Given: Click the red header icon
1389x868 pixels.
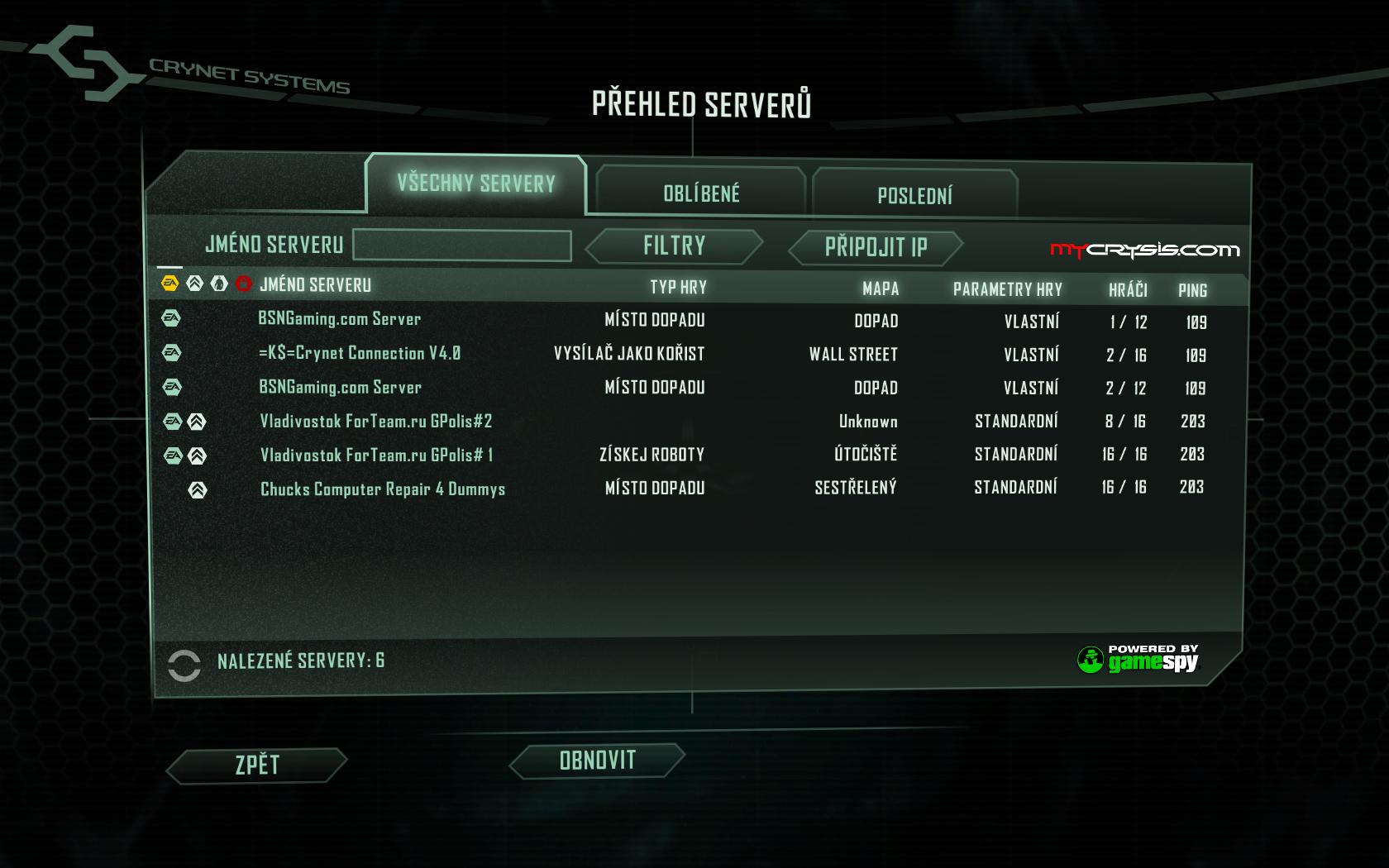Looking at the screenshot, I should pyautogui.click(x=243, y=284).
